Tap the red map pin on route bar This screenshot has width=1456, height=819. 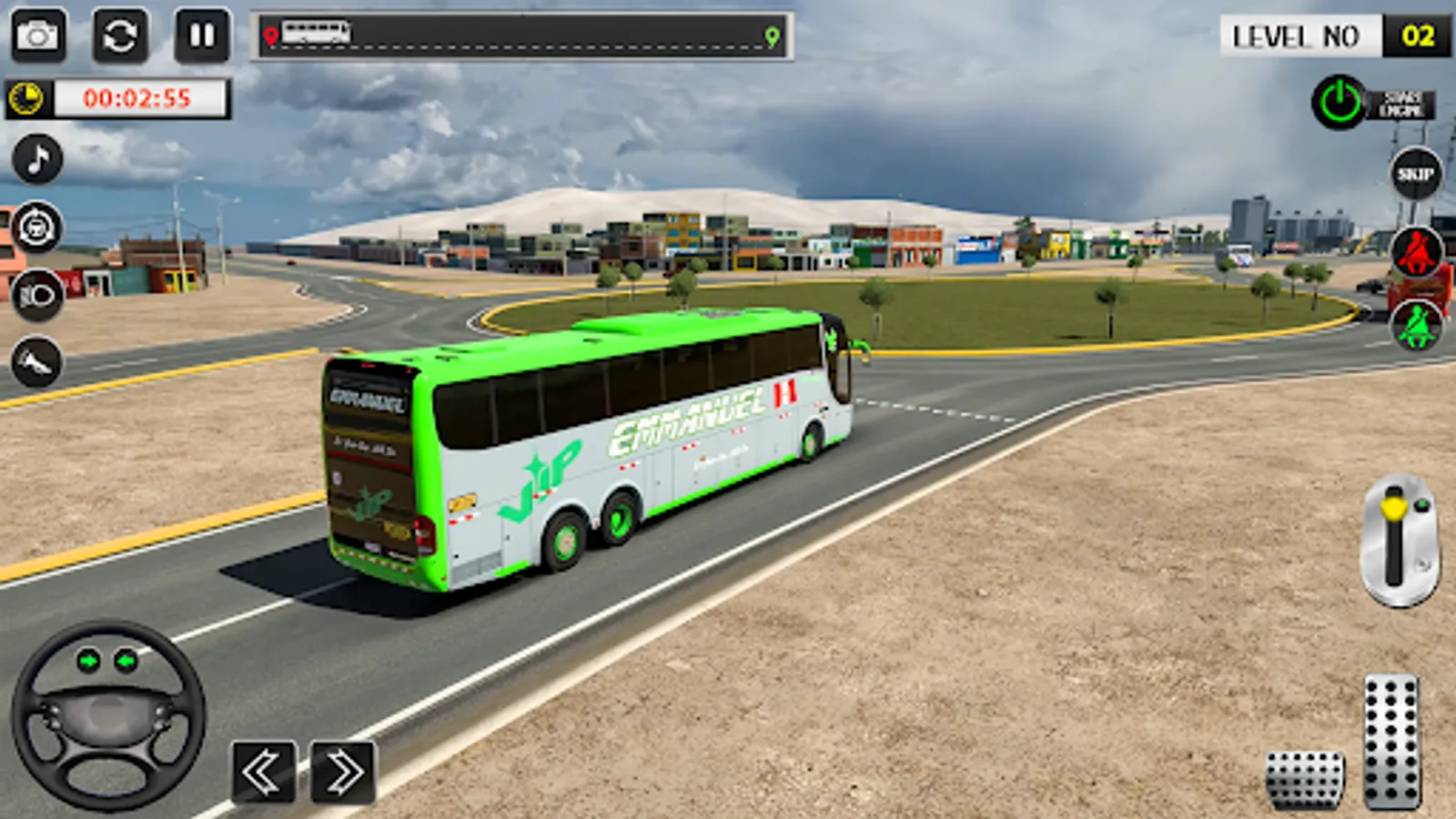[x=270, y=36]
